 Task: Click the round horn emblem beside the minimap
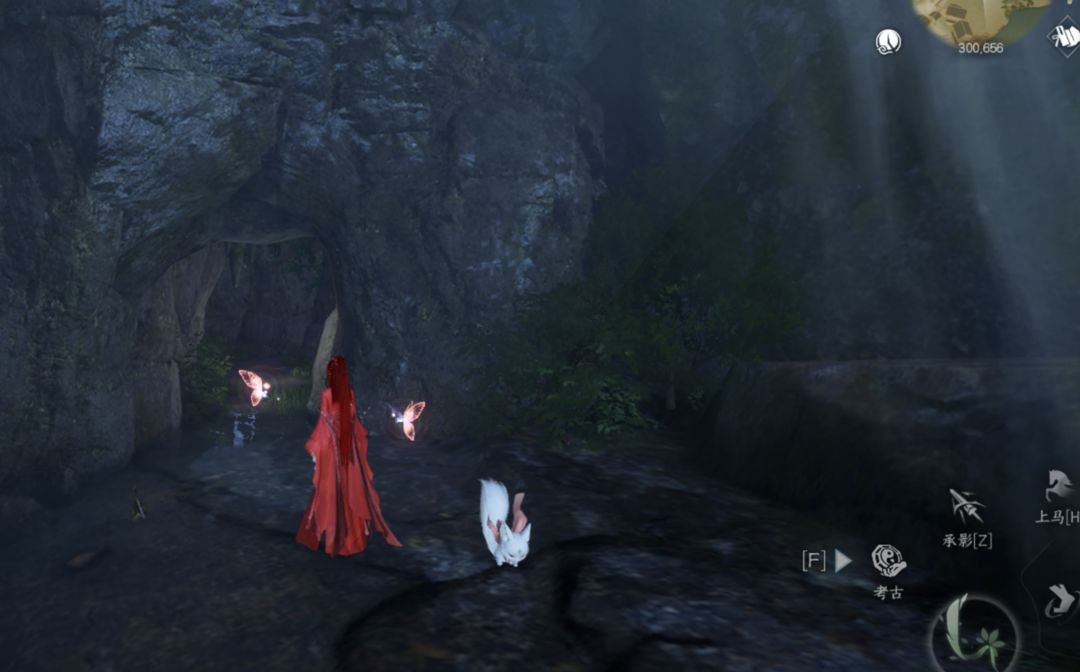pyautogui.click(x=888, y=41)
